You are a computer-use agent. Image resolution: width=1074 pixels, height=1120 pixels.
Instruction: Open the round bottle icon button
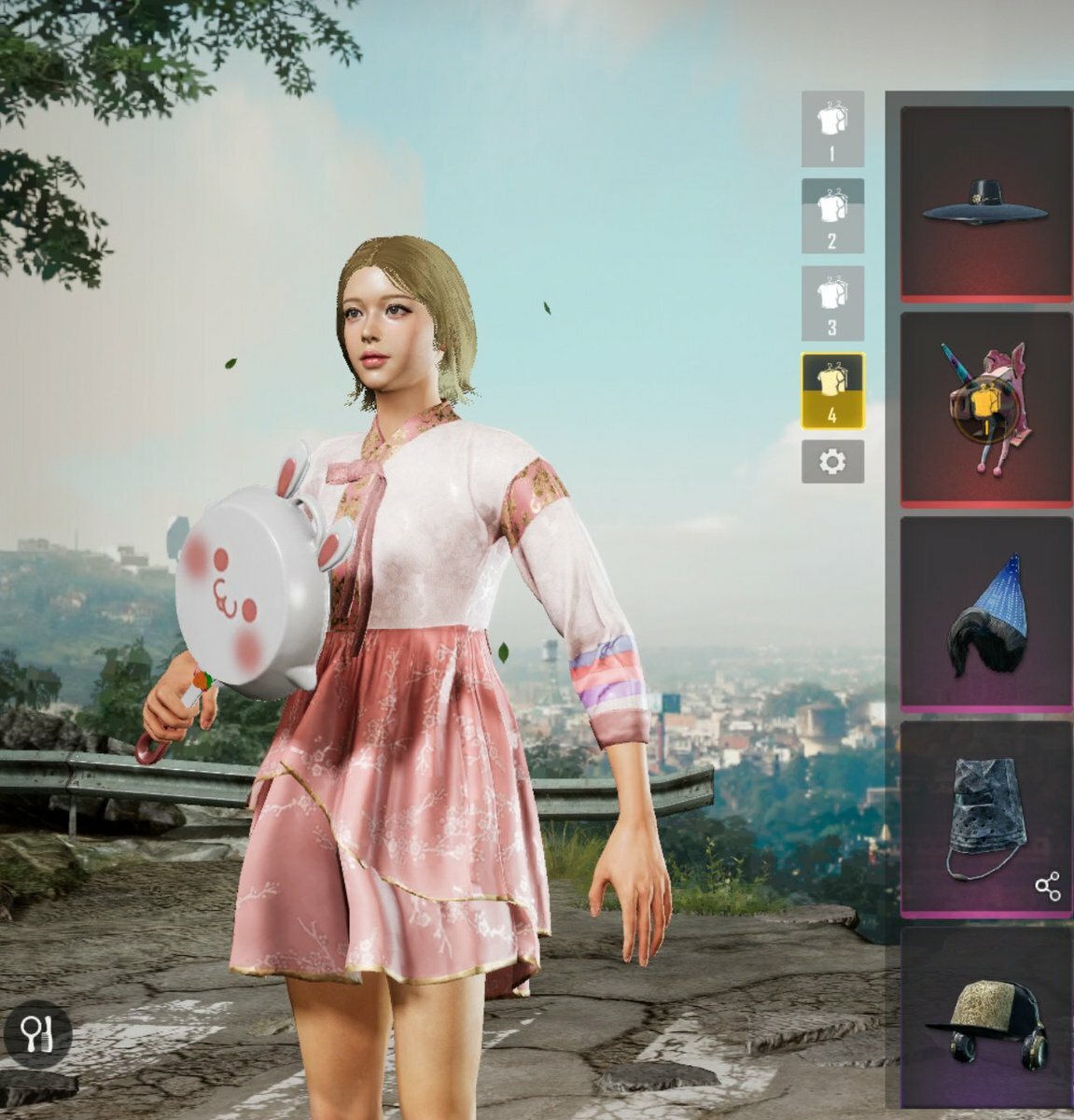37,1035
